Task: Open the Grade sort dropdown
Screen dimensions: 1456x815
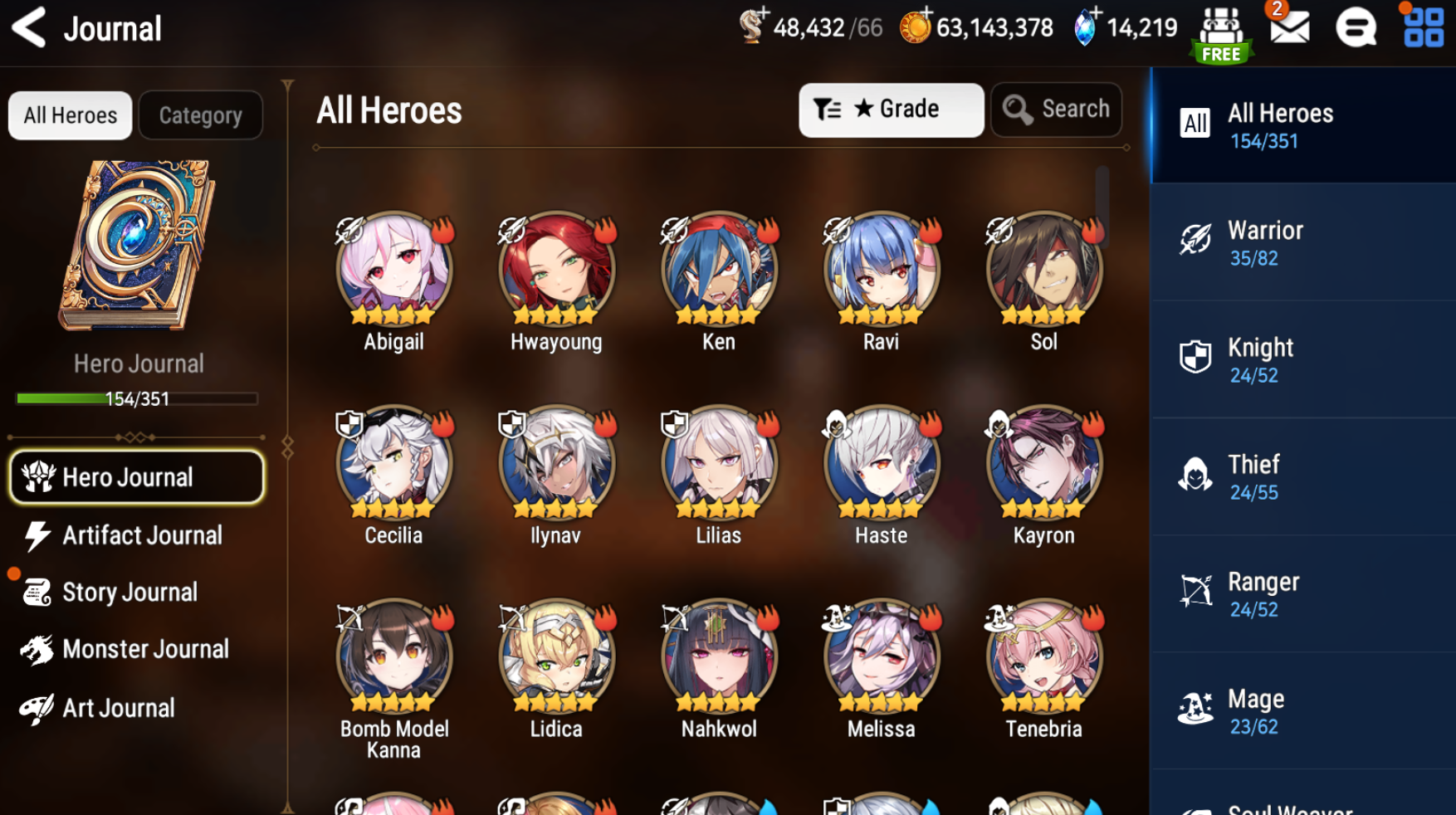Action: (891, 110)
